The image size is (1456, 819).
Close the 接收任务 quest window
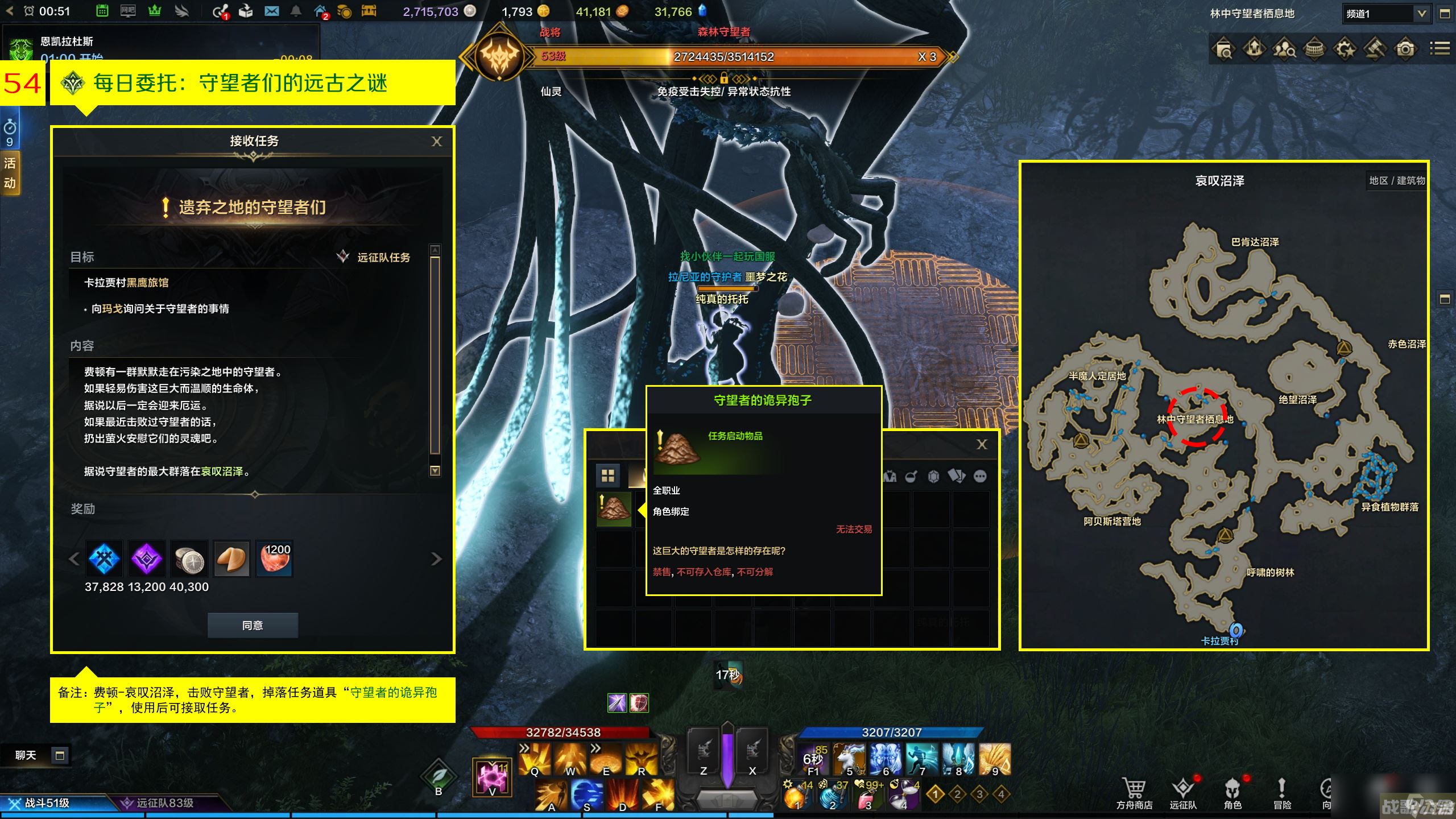(436, 142)
